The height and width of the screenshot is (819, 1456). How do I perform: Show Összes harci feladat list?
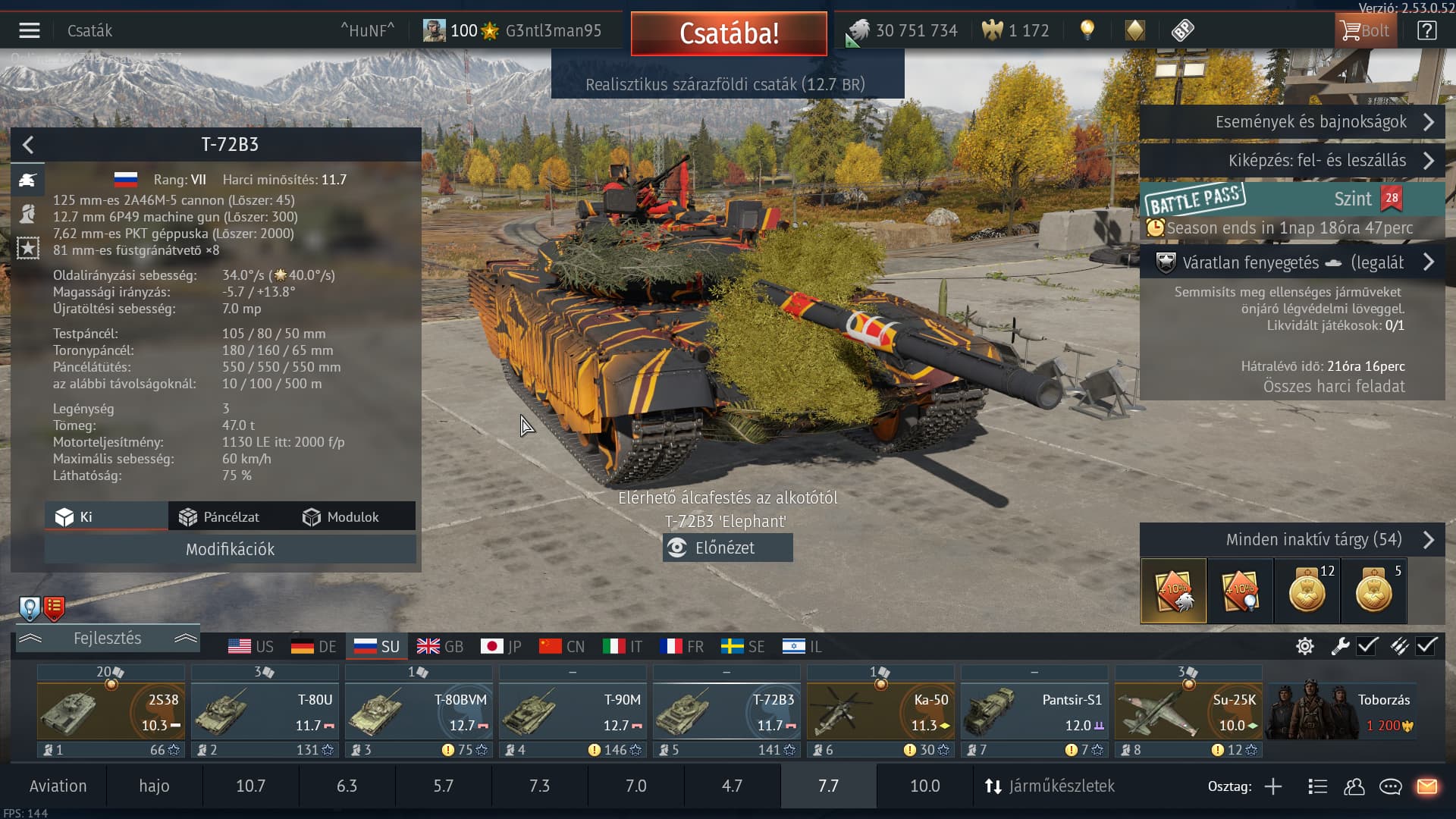[x=1333, y=387]
